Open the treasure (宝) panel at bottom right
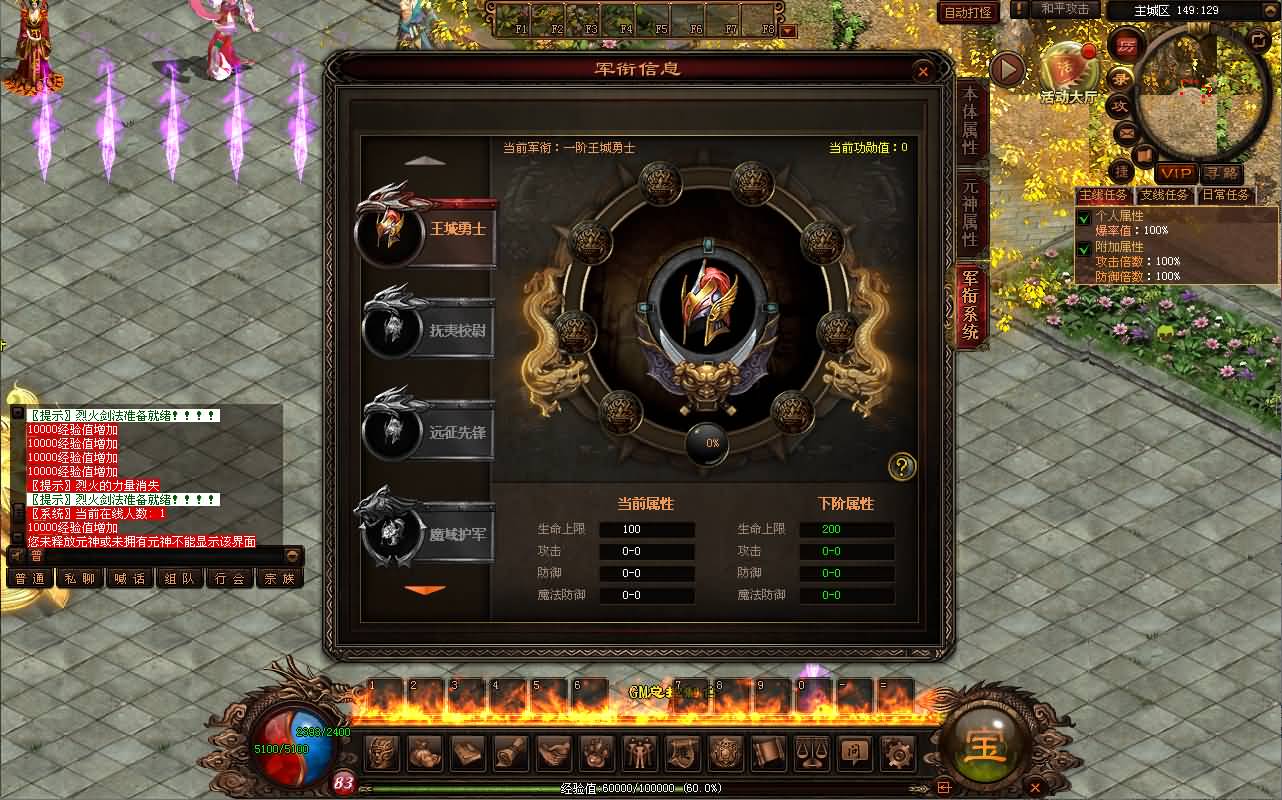The width and height of the screenshot is (1282, 800). [x=985, y=745]
